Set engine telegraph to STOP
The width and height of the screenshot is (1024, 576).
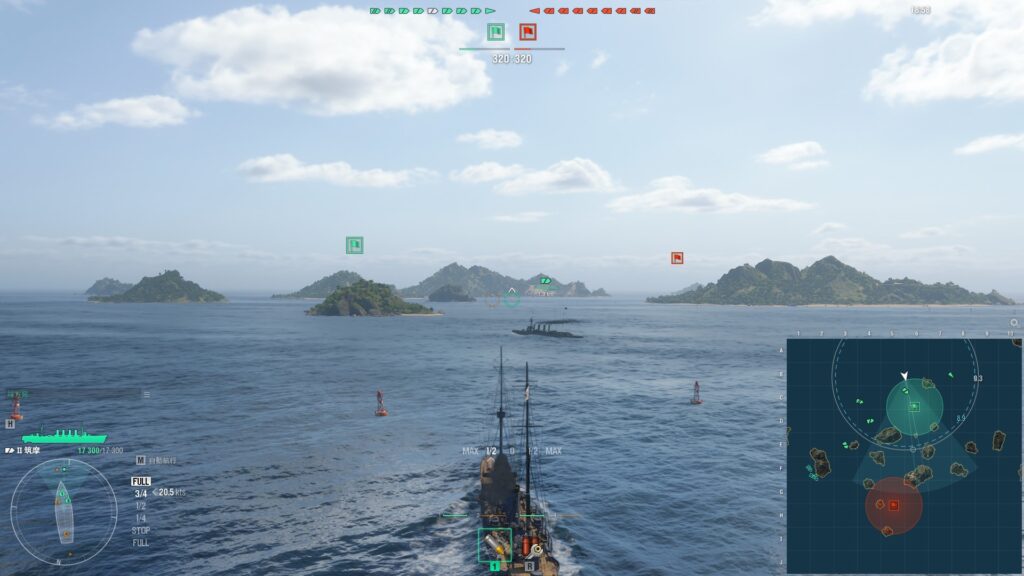(141, 530)
